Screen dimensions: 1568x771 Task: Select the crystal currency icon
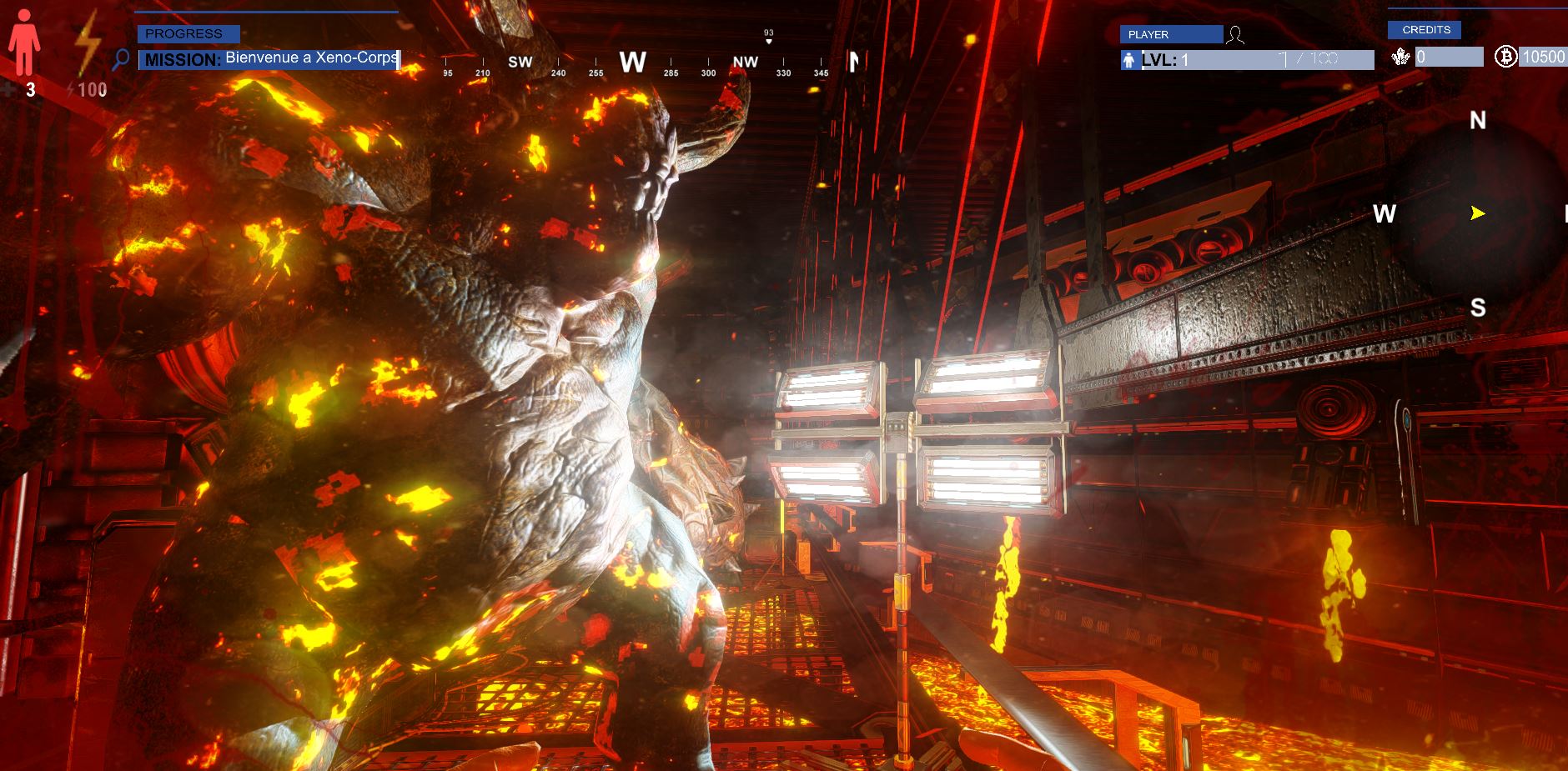point(1400,57)
